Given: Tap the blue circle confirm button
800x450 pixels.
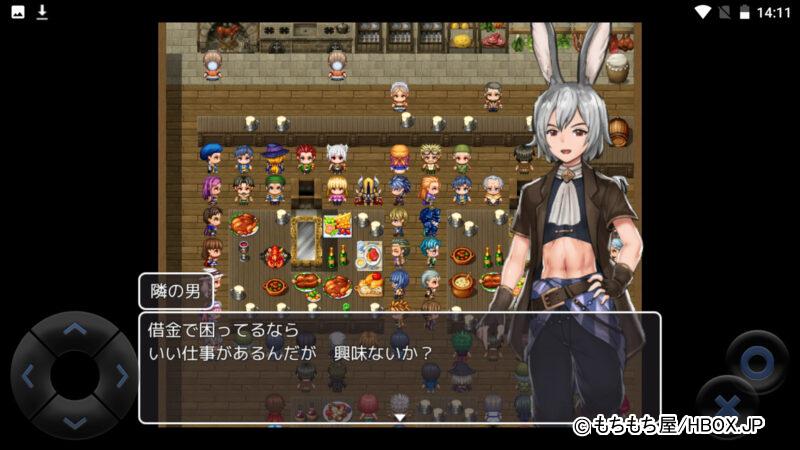Looking at the screenshot, I should point(755,360).
